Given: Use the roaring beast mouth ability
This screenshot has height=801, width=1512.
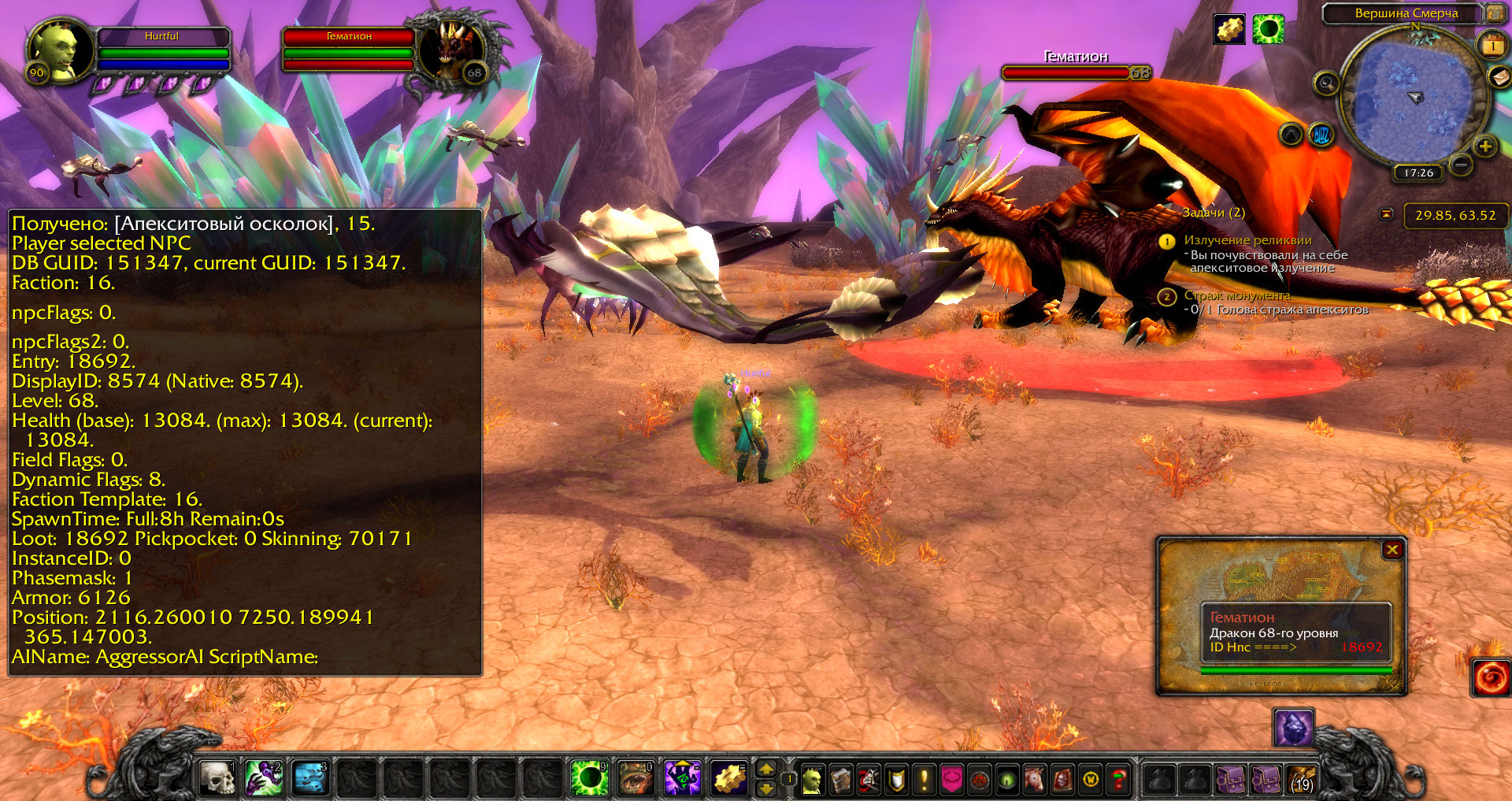Looking at the screenshot, I should click(x=636, y=778).
